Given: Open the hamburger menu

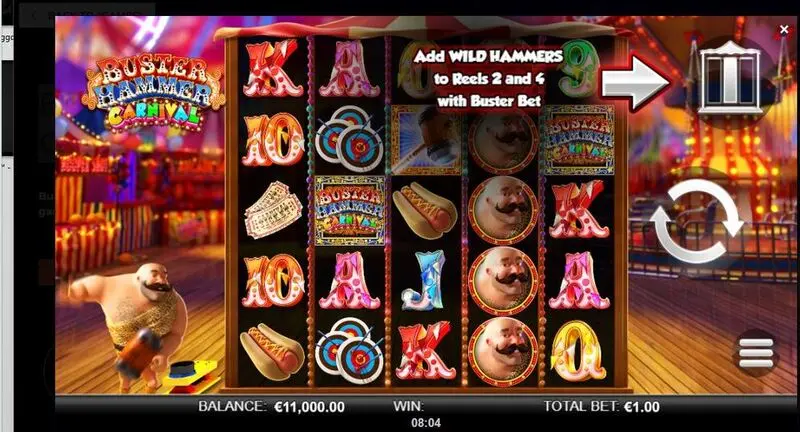Looking at the screenshot, I should tap(755, 353).
